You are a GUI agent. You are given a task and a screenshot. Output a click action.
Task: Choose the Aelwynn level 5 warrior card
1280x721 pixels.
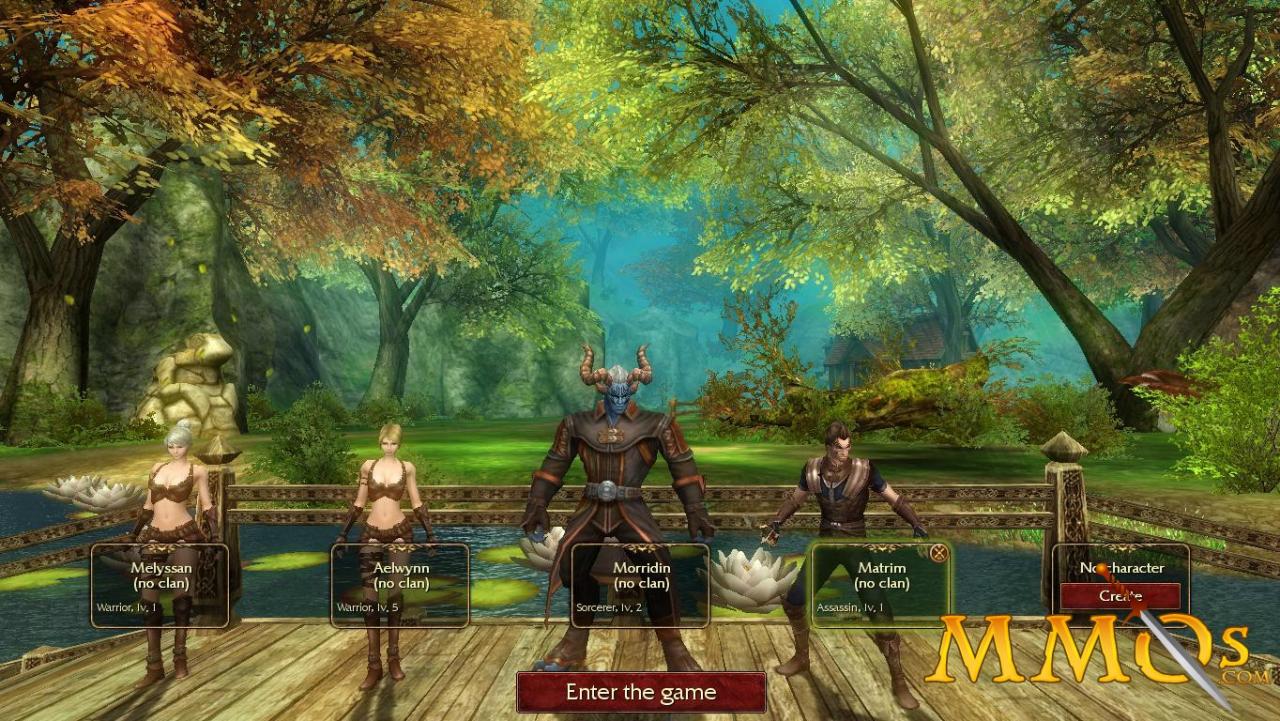pyautogui.click(x=400, y=585)
